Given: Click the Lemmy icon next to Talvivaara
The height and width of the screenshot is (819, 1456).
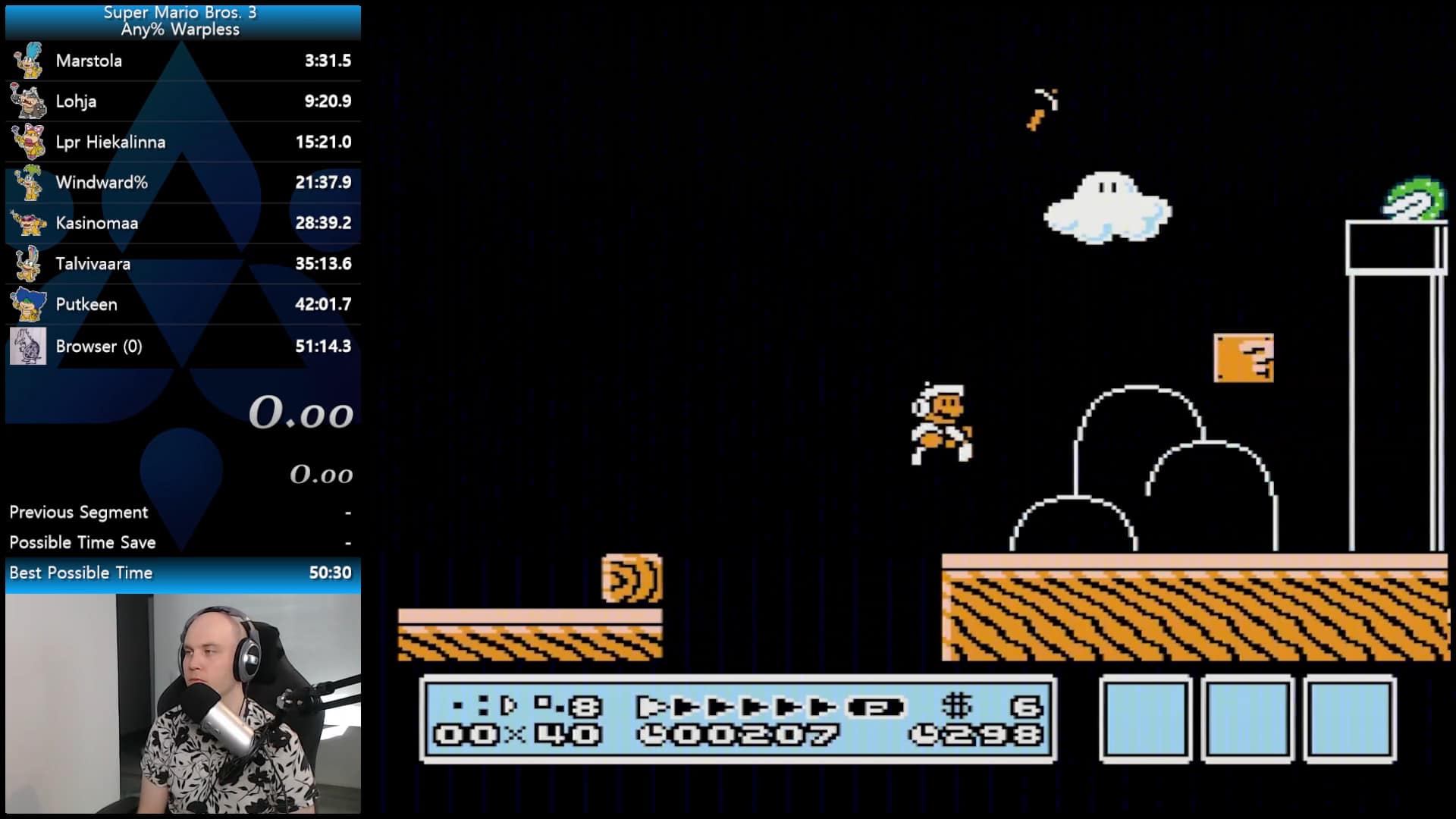Looking at the screenshot, I should 28,264.
